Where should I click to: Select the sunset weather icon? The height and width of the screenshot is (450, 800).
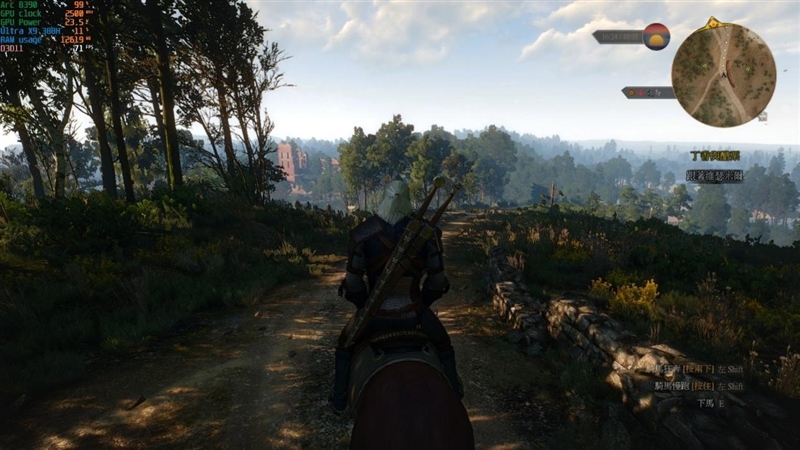656,36
